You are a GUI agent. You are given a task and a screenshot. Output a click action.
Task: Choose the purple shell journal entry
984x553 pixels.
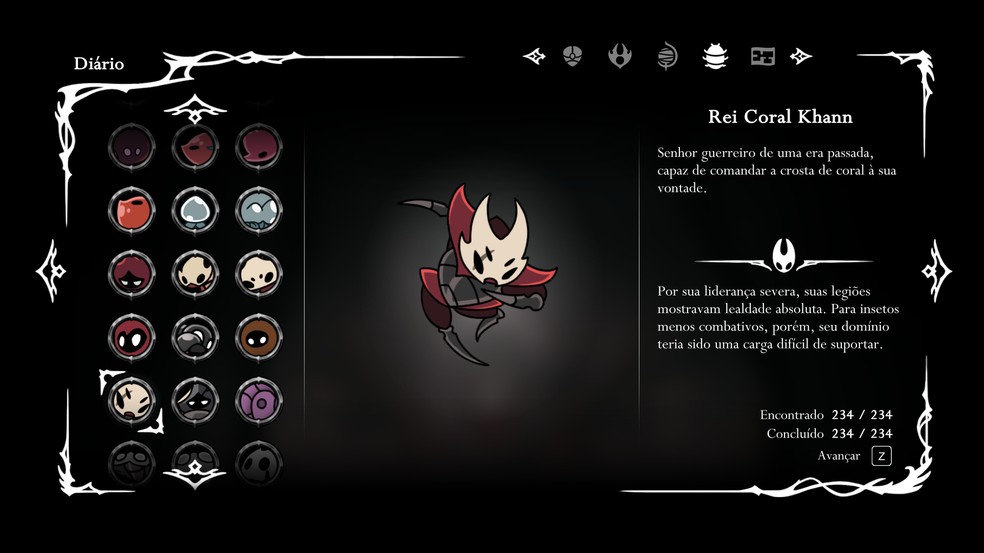(259, 400)
